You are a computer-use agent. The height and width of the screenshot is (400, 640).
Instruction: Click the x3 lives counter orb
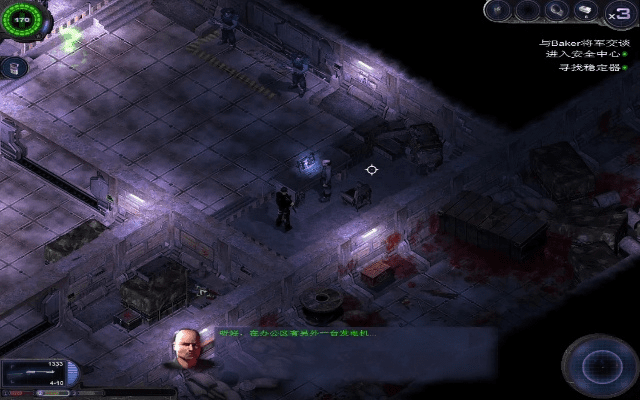pos(618,15)
